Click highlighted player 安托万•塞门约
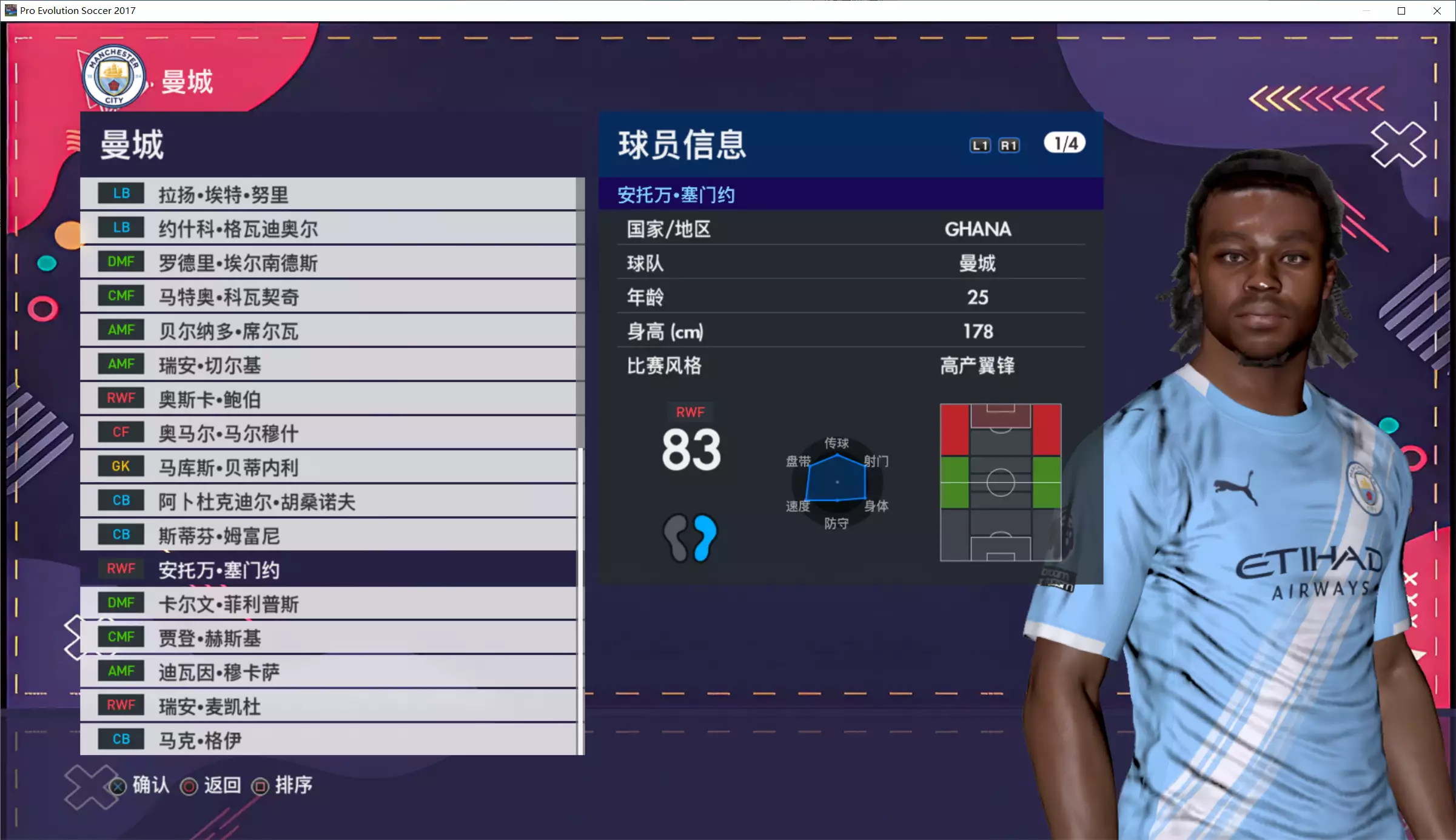The width and height of the screenshot is (1456, 840). click(x=327, y=569)
